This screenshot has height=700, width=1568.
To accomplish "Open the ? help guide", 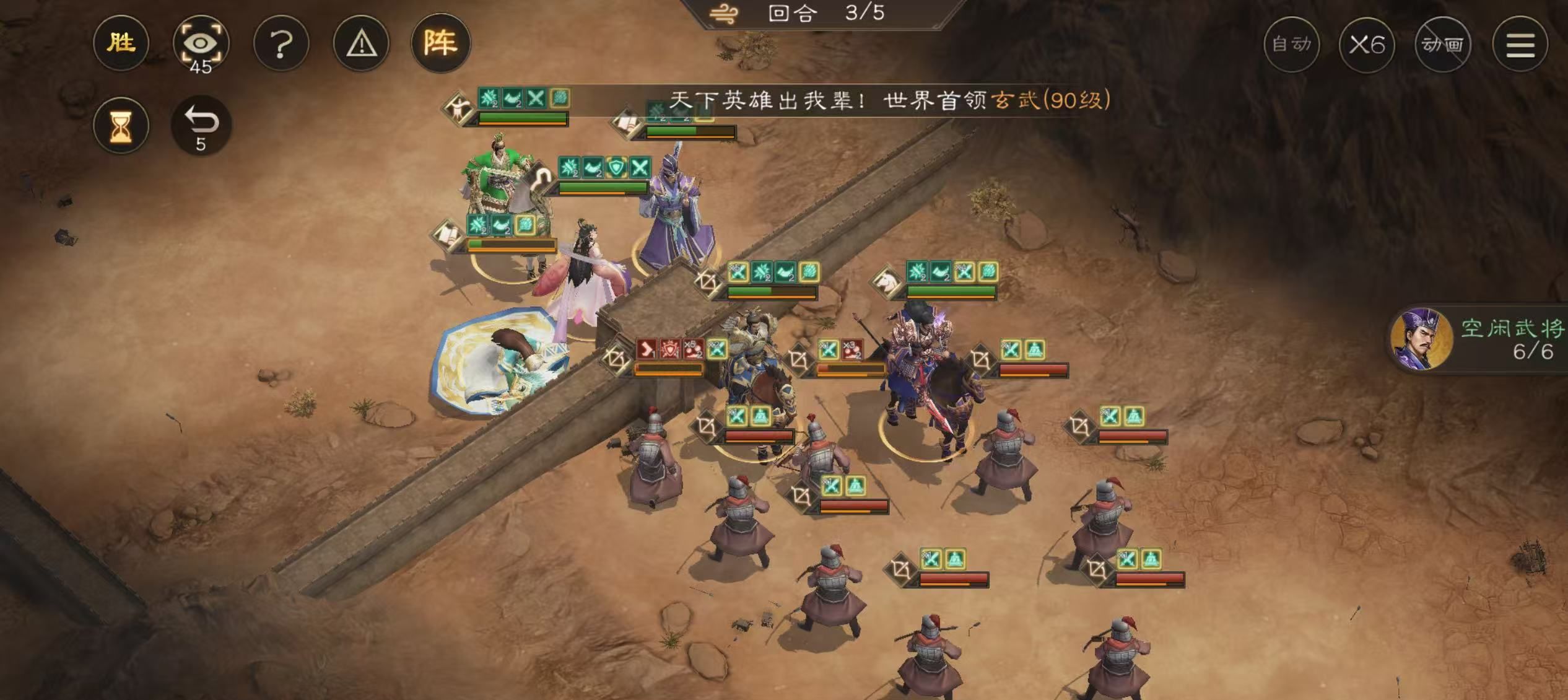I will point(282,43).
